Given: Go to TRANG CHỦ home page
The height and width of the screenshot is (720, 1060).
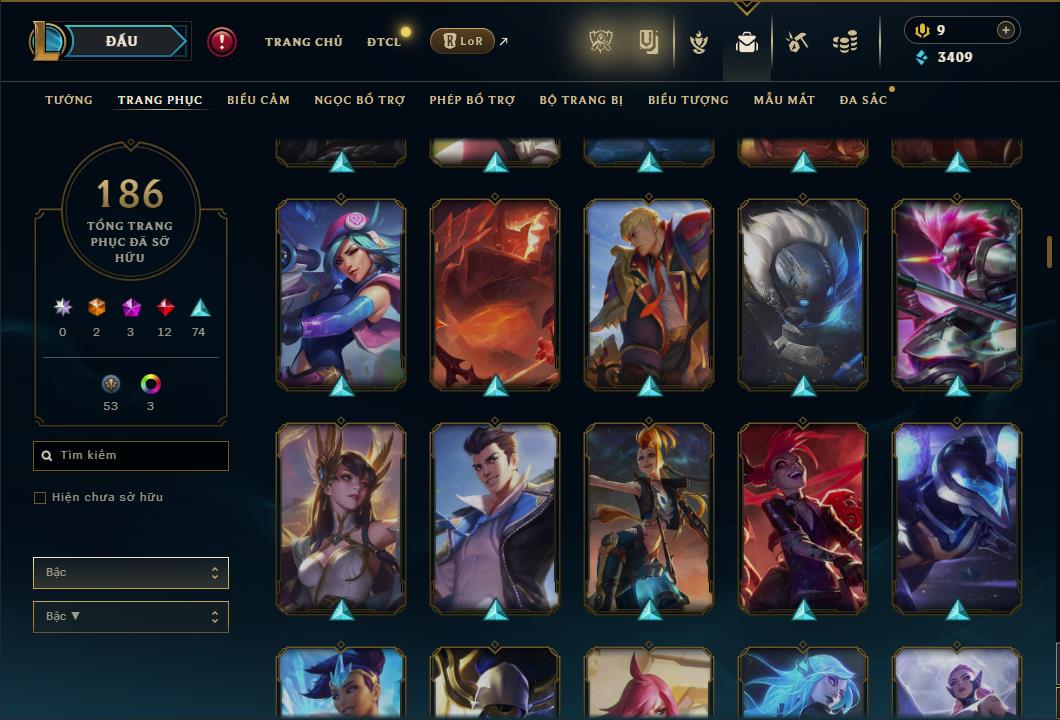Looking at the screenshot, I should click(x=303, y=42).
